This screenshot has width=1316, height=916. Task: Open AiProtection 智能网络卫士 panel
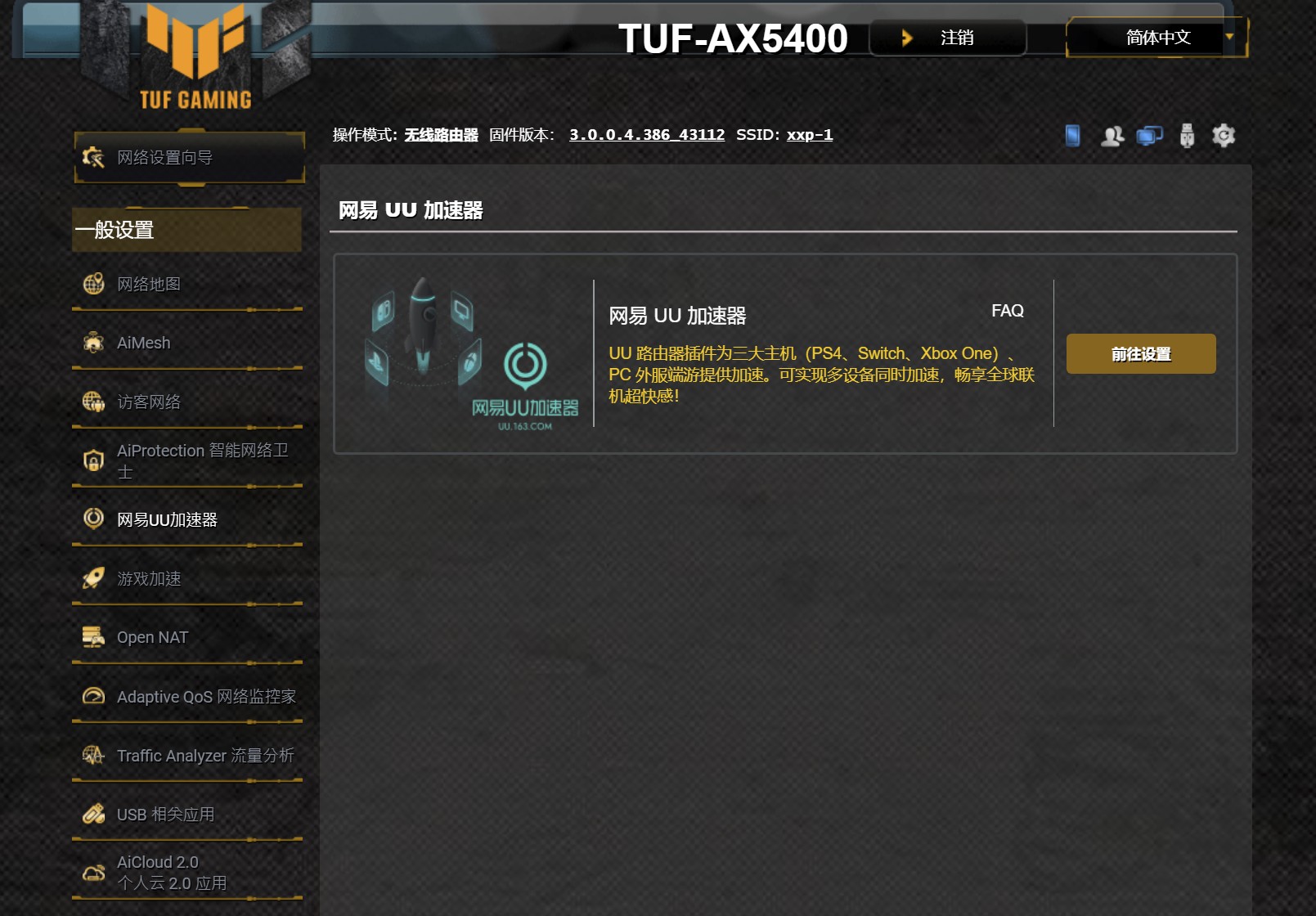[x=94, y=460]
